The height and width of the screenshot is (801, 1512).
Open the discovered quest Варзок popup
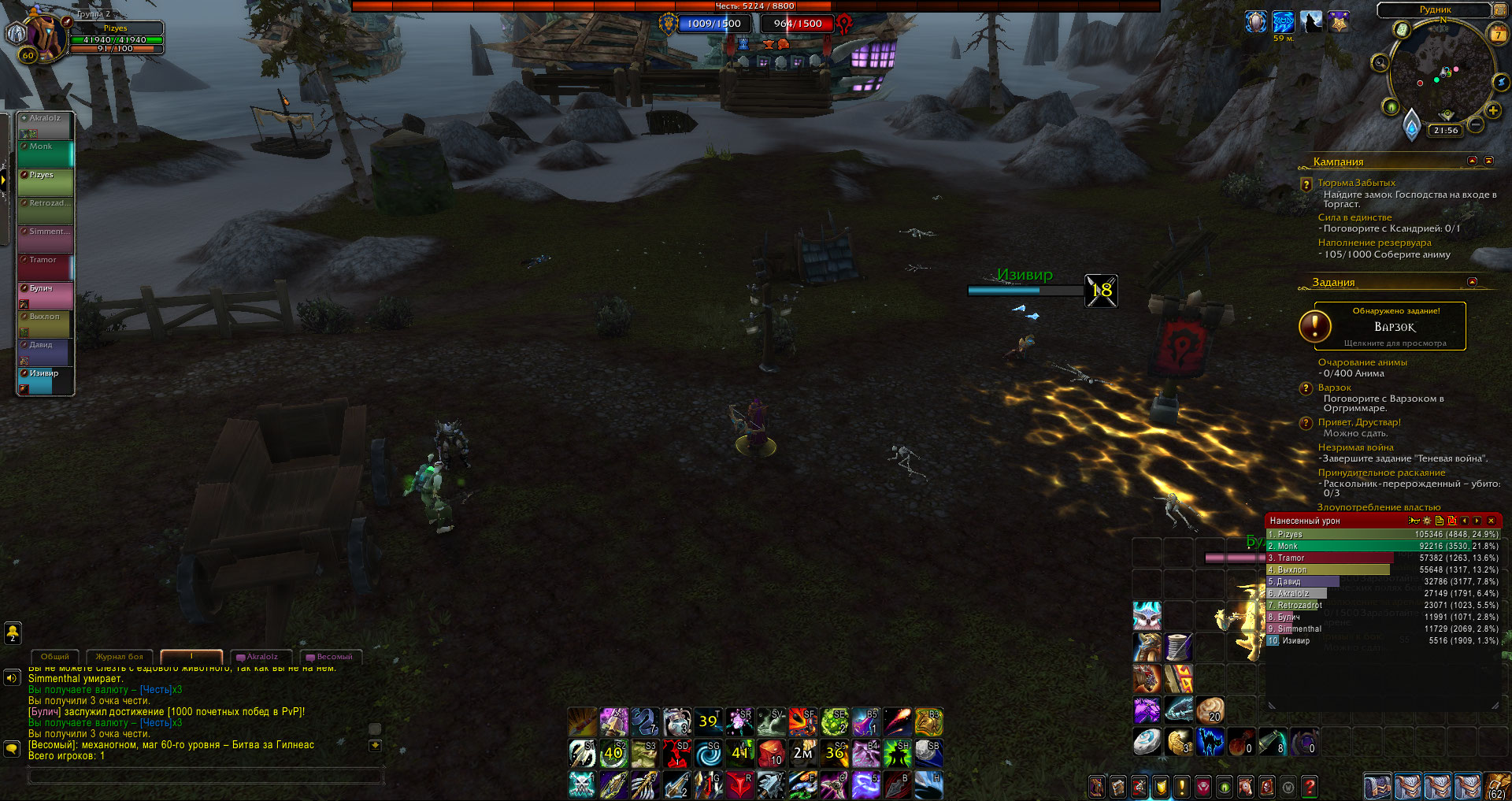pos(1390,326)
